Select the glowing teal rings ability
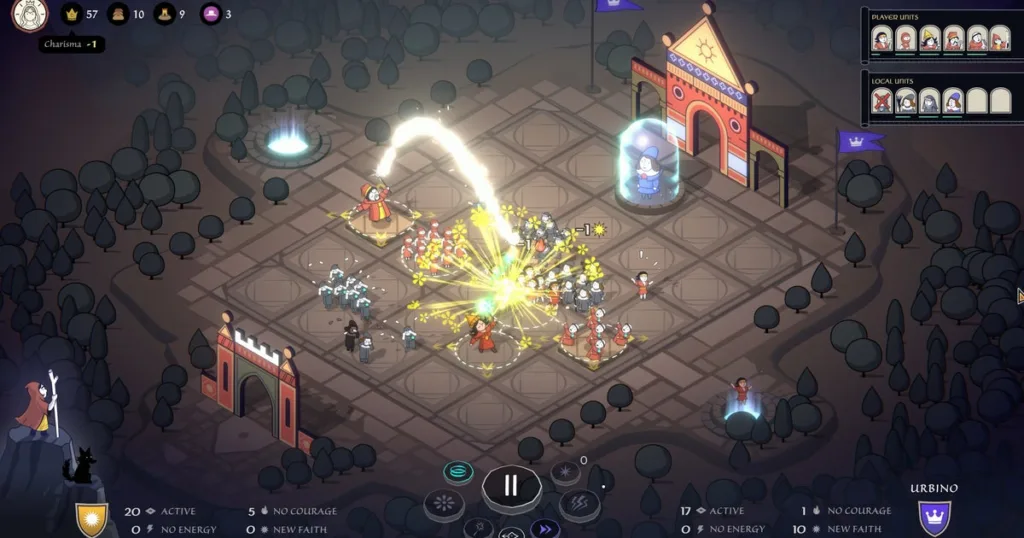Viewport: 1024px width, 538px height. point(460,472)
